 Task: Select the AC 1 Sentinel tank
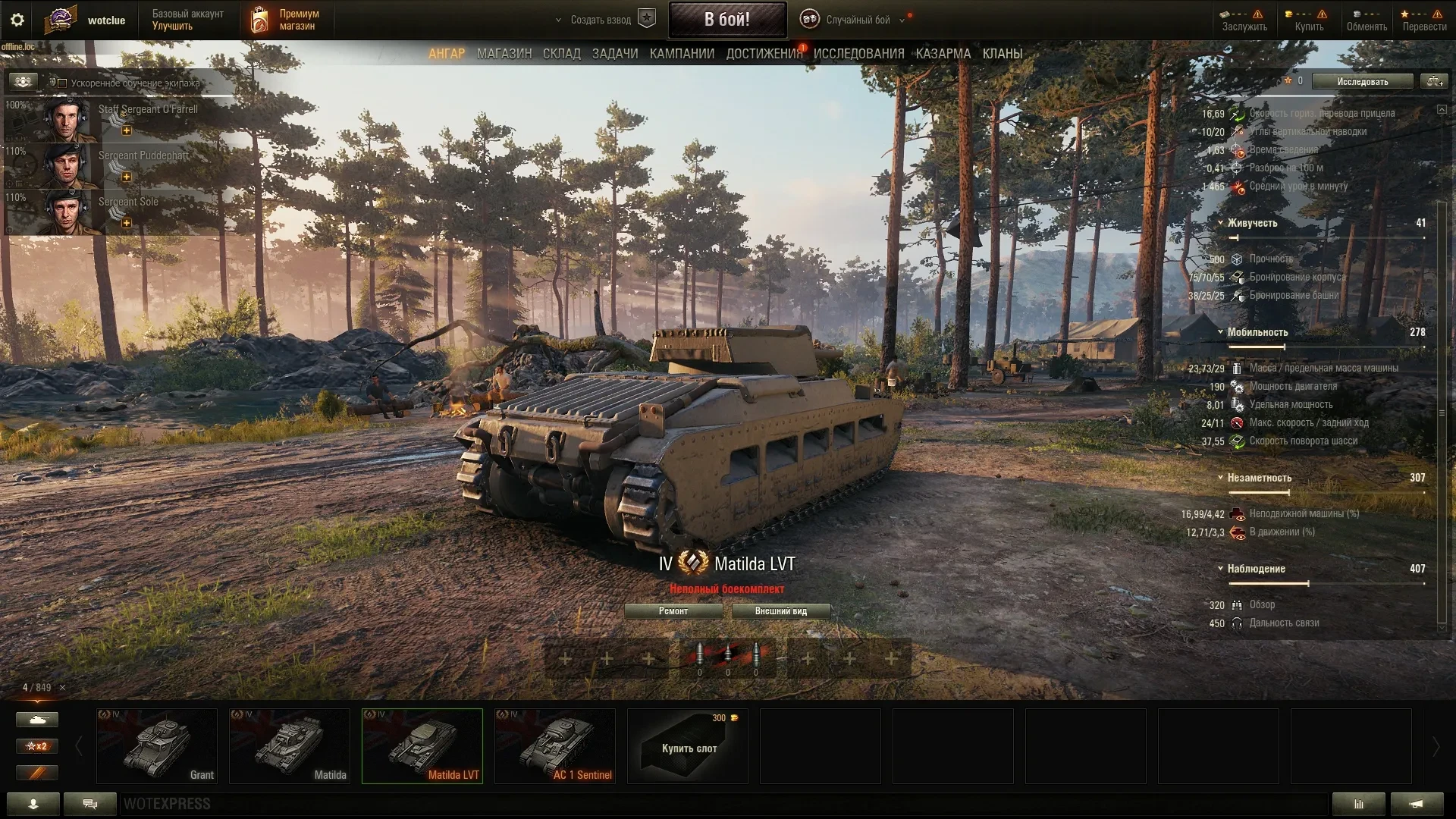(554, 745)
